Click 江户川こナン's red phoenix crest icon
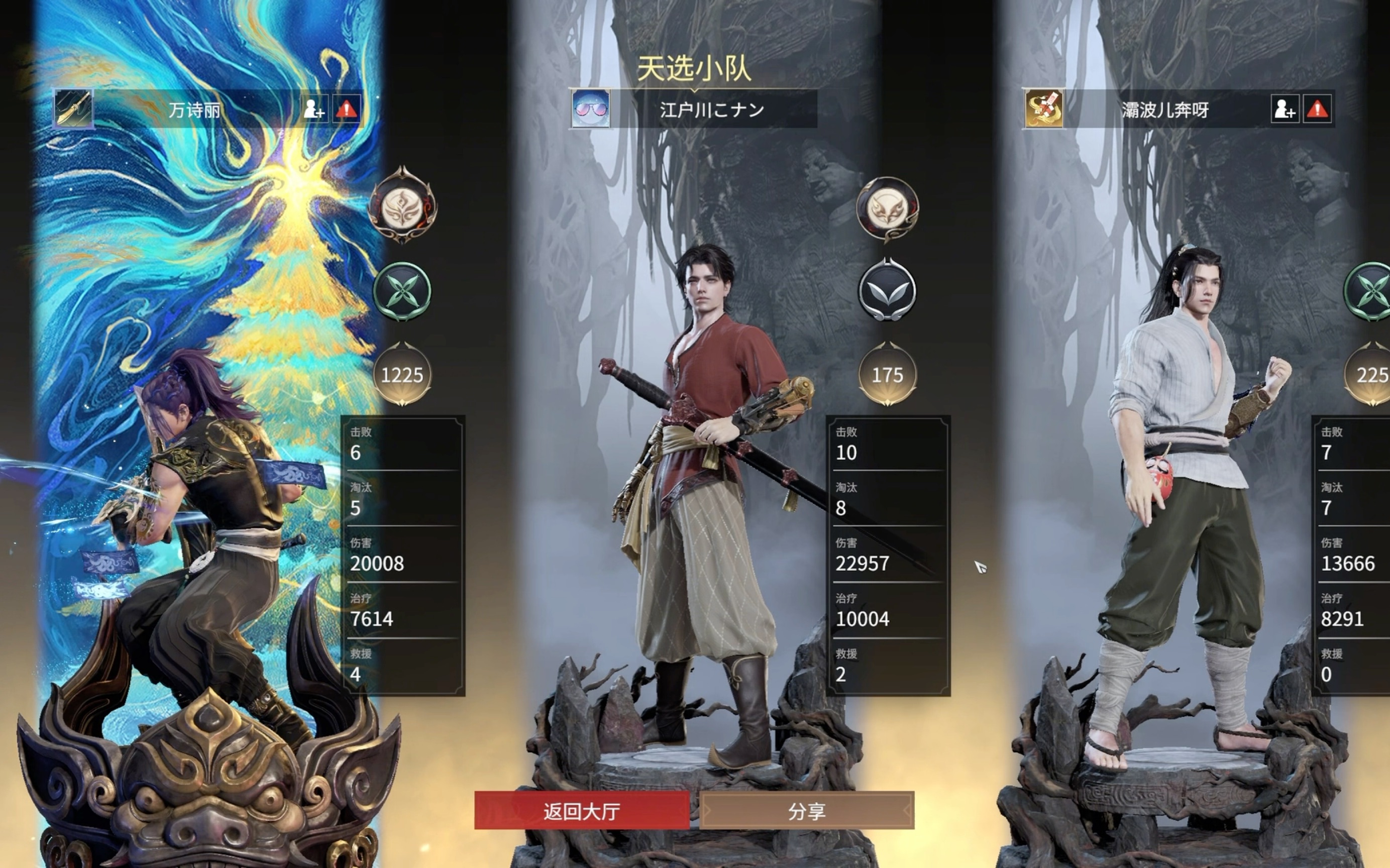Screen dimensions: 1390x868 [x=889, y=210]
